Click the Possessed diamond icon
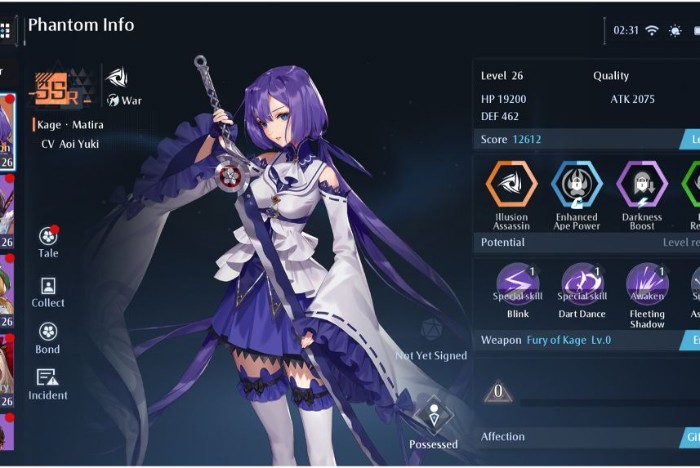Screen dimensions: 700x468 [433, 415]
